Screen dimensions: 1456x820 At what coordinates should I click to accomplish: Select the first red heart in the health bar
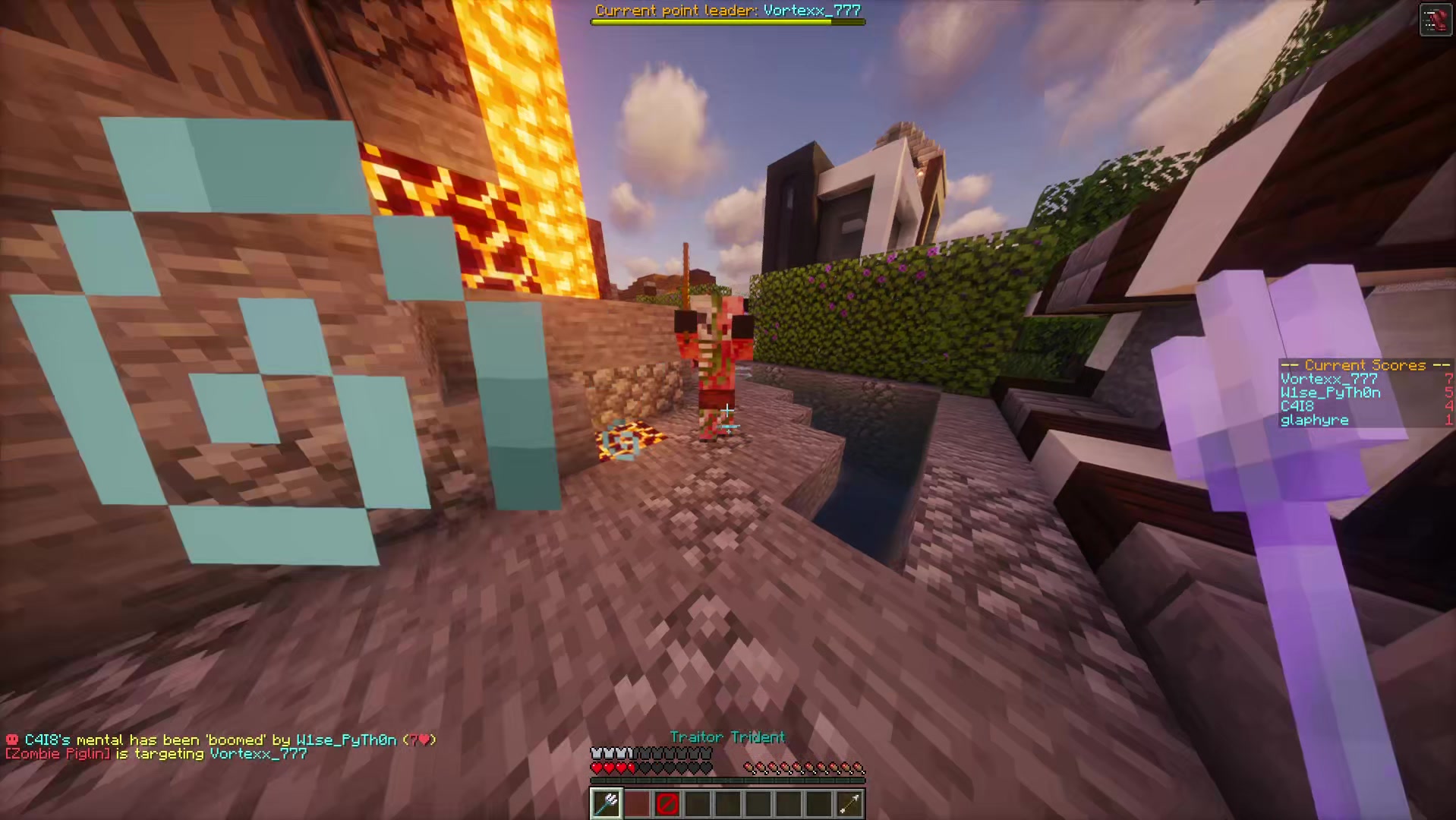(x=597, y=767)
